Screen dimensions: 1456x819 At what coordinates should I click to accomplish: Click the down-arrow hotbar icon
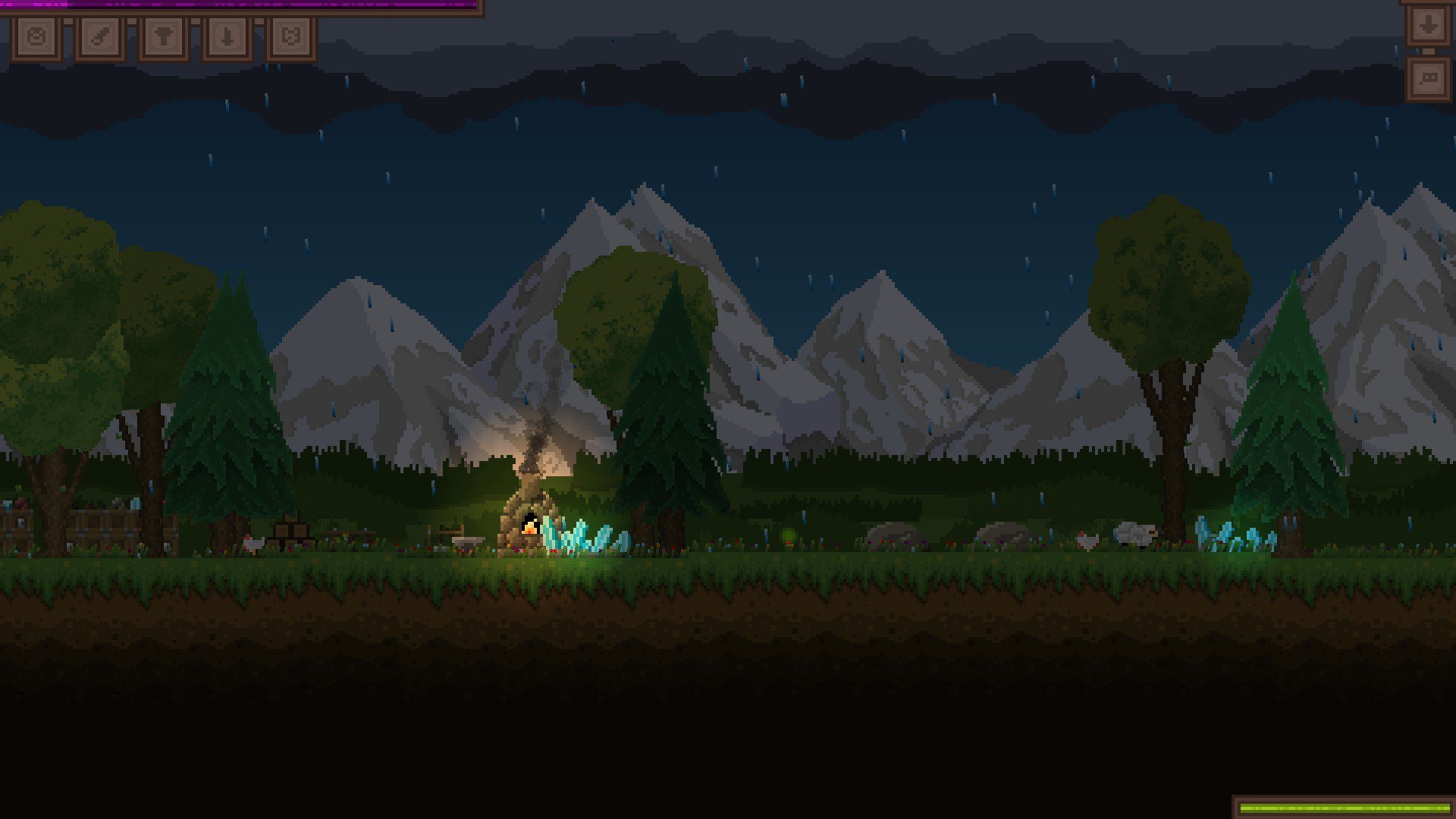(227, 36)
